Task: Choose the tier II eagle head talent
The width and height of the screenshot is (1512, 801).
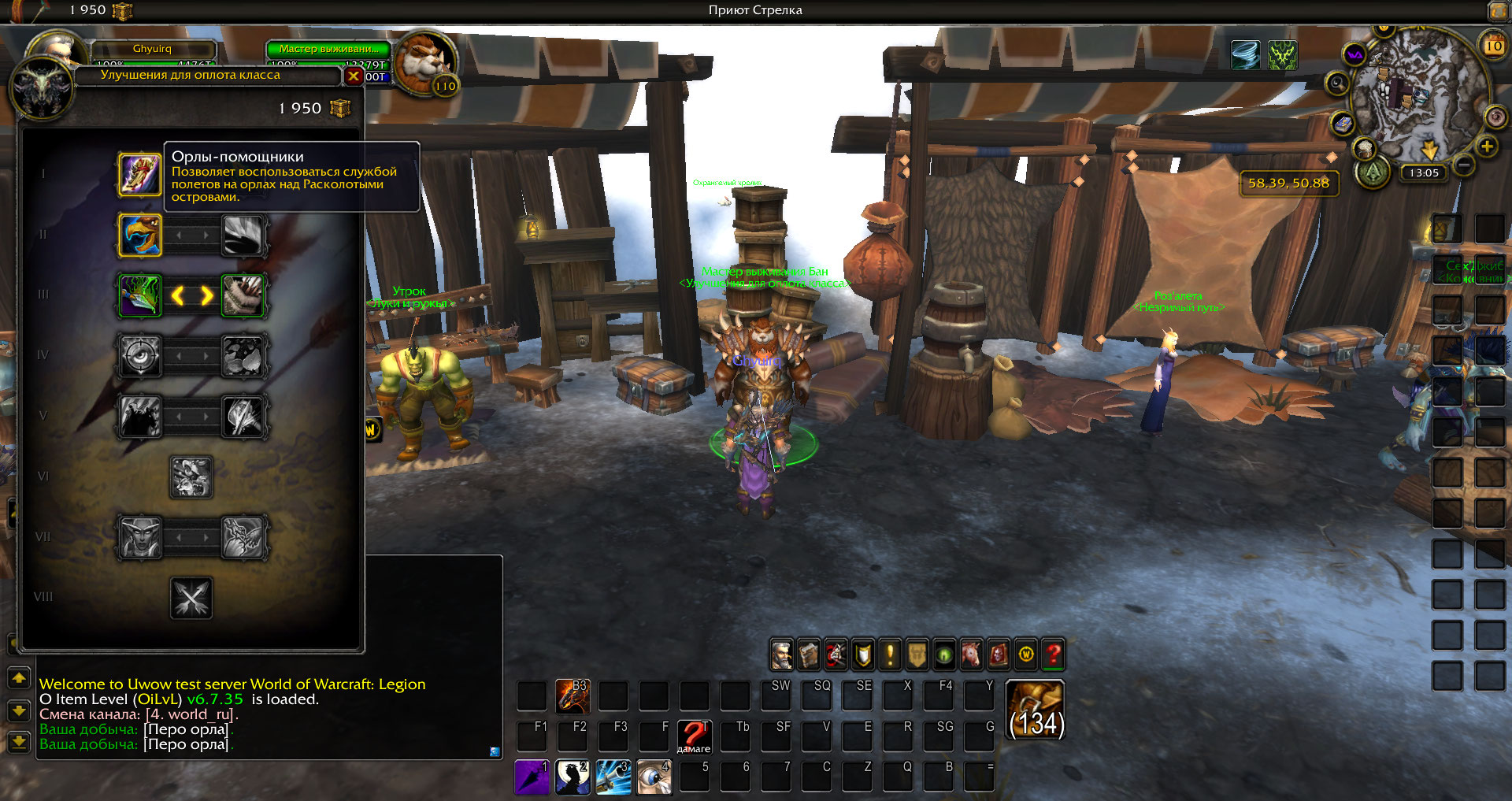Action: 140,235
